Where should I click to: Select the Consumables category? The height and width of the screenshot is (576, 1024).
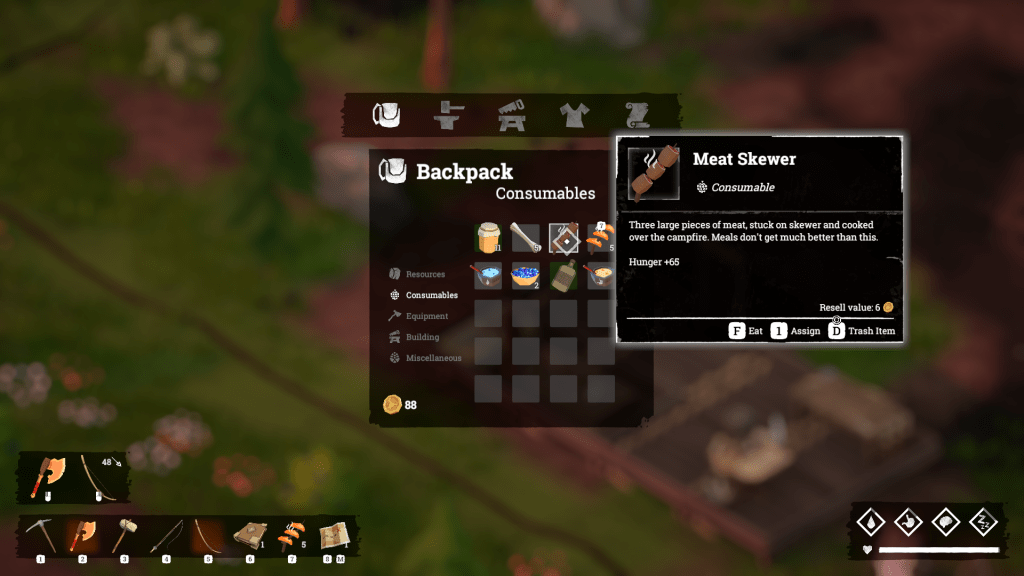pos(425,295)
